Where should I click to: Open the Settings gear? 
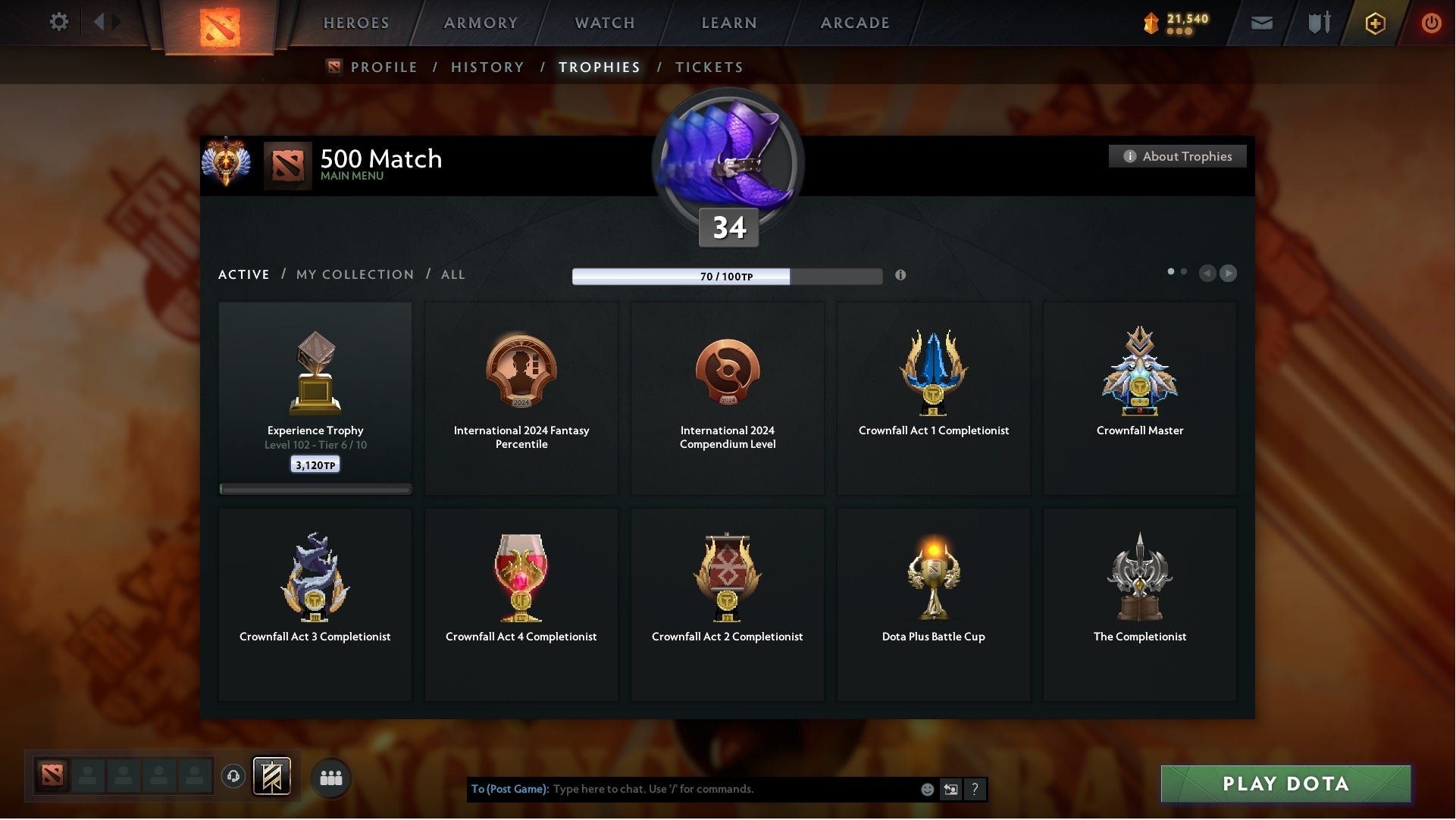(59, 22)
